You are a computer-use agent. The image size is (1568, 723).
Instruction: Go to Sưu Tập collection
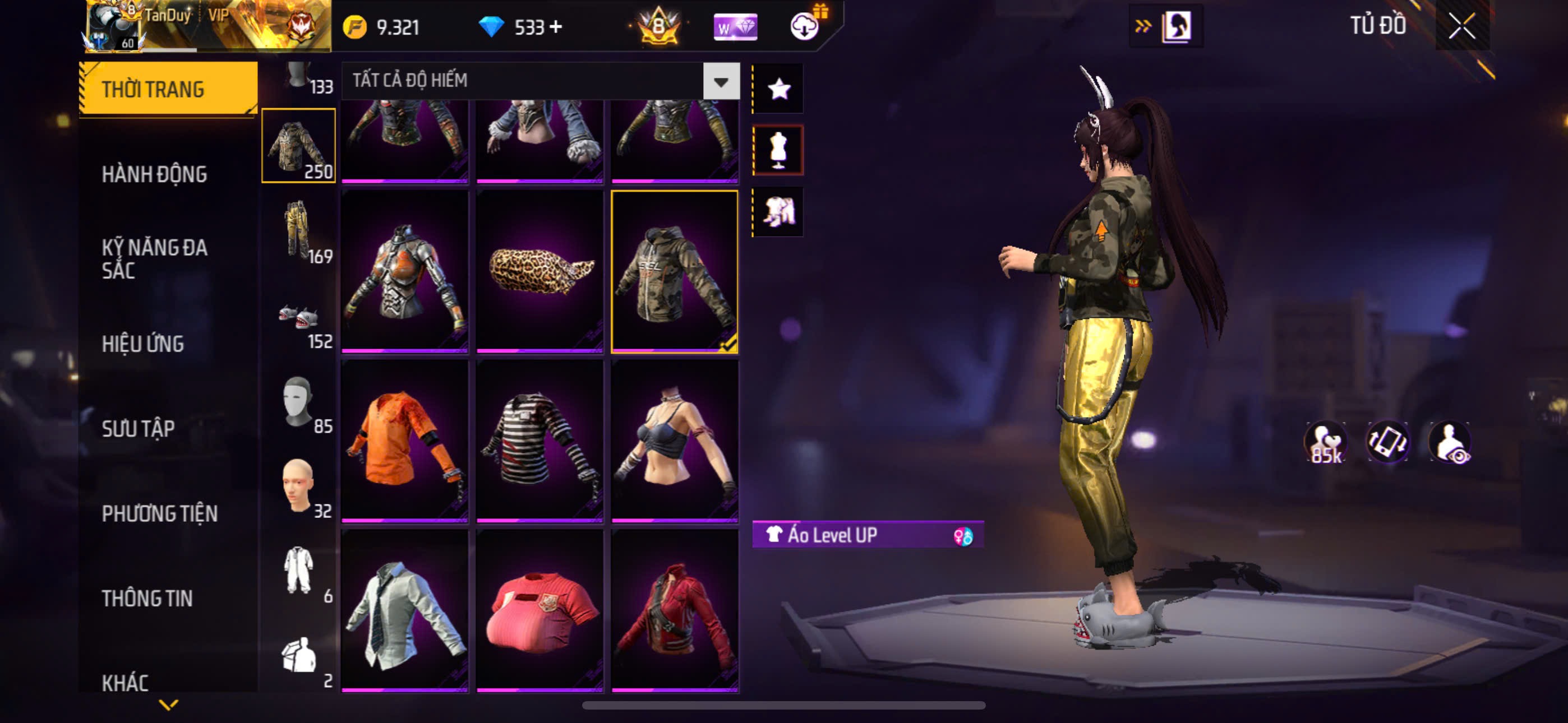click(138, 428)
